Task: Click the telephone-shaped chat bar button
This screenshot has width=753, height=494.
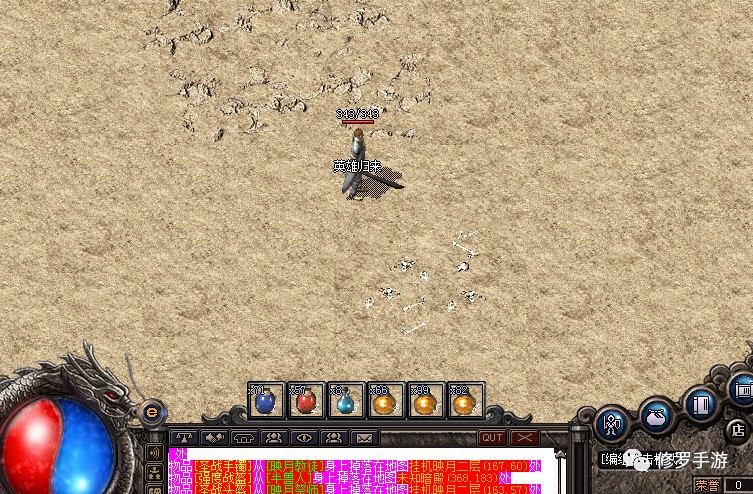Action: 243,437
